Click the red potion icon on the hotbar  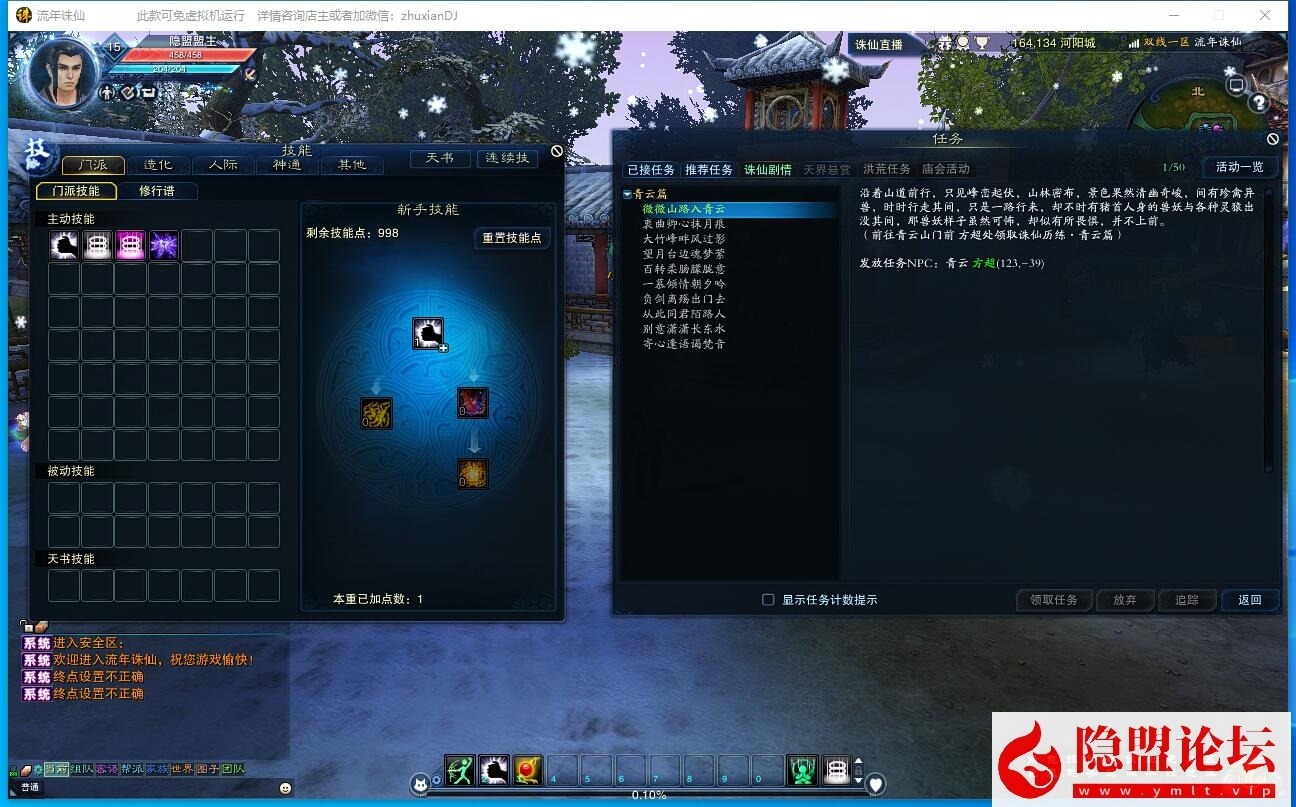[528, 771]
